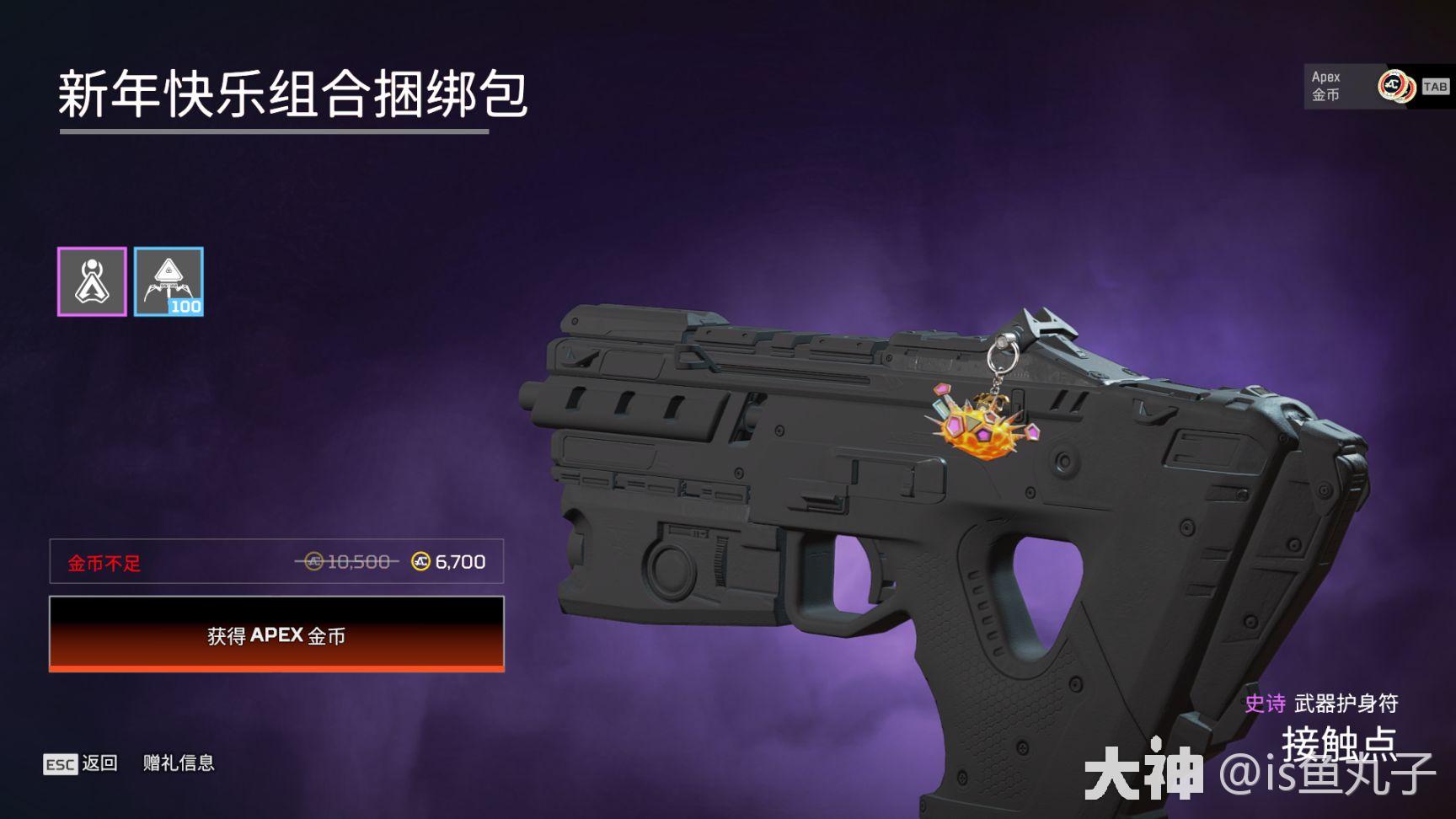The image size is (1456, 819).
Task: Select the crafting metals item with blue border
Action: click(169, 281)
